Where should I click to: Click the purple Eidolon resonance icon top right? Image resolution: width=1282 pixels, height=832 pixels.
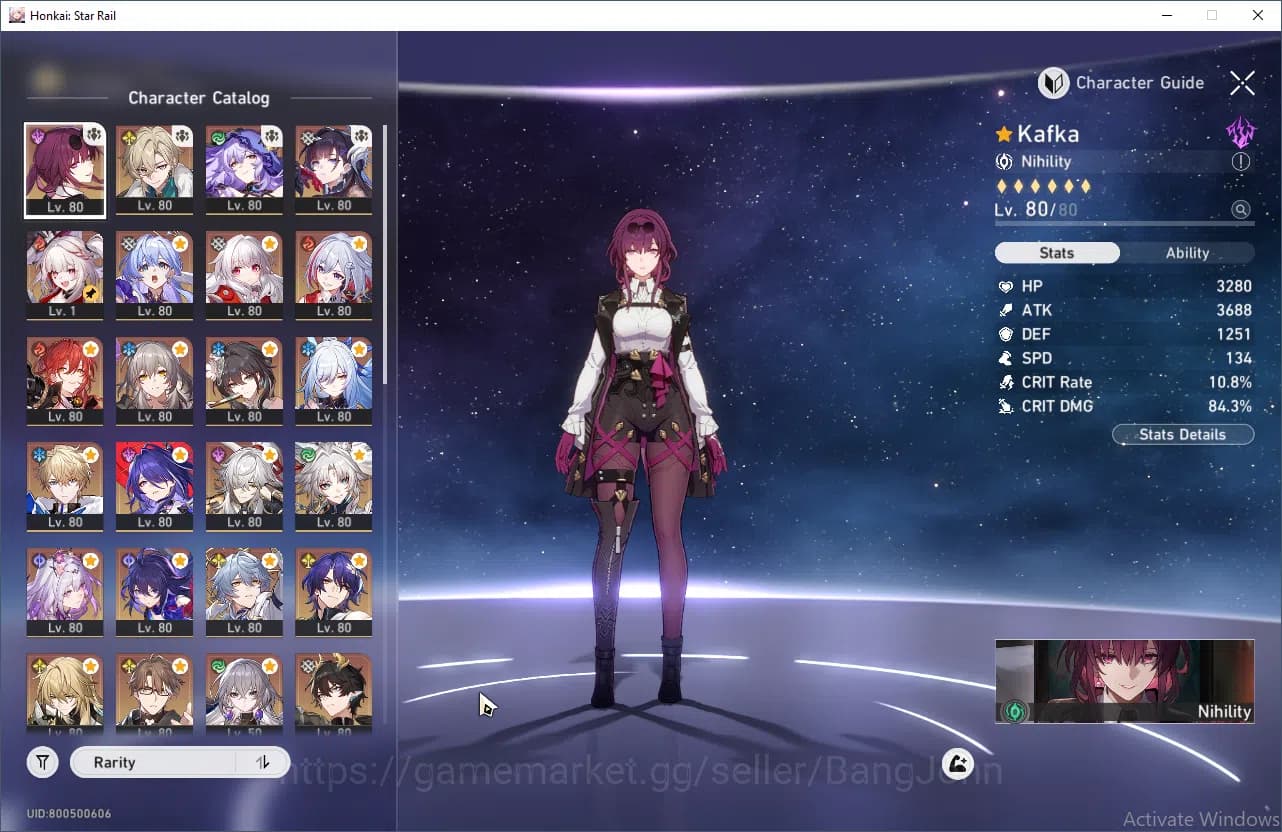pyautogui.click(x=1241, y=131)
